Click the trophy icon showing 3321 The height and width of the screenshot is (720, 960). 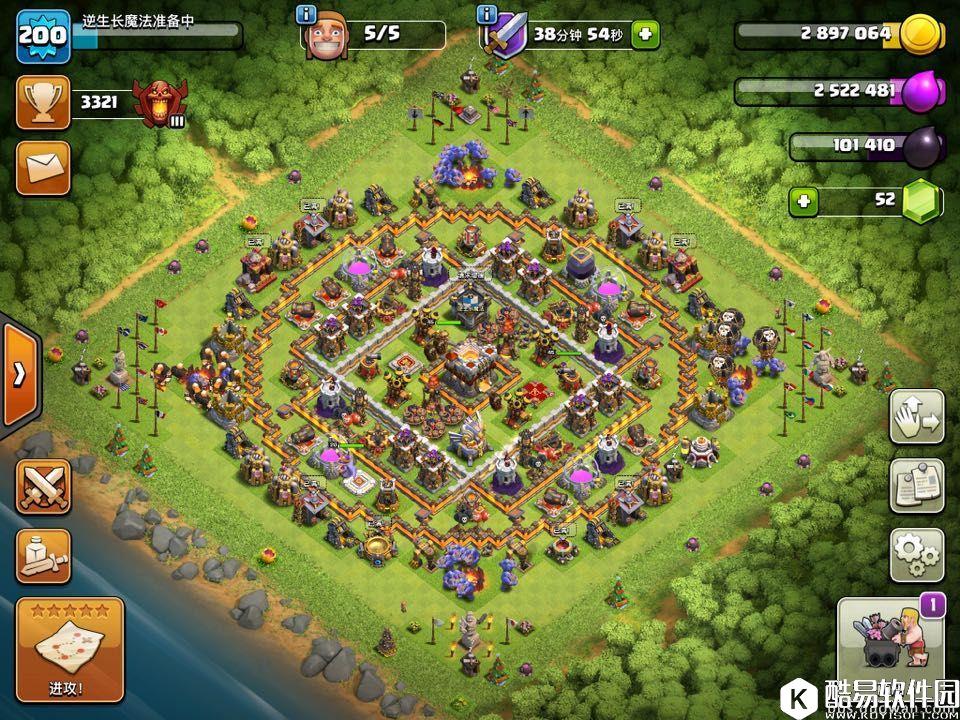(x=43, y=102)
